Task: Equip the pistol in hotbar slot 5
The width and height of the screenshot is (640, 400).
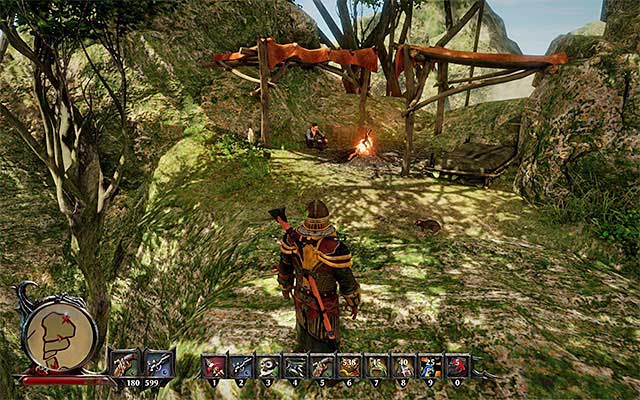Action: point(322,366)
